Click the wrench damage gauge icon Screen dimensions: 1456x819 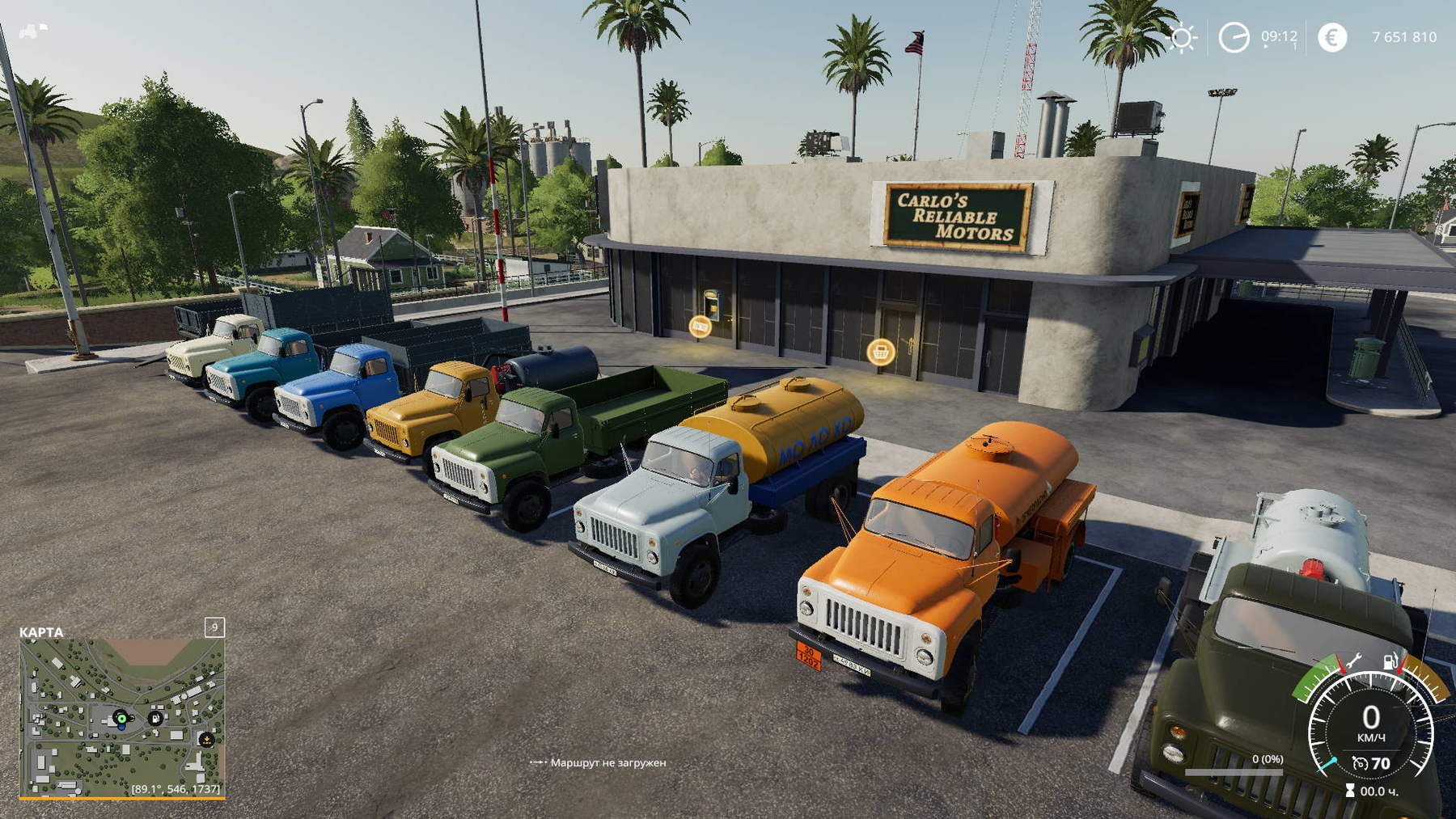tap(1352, 662)
